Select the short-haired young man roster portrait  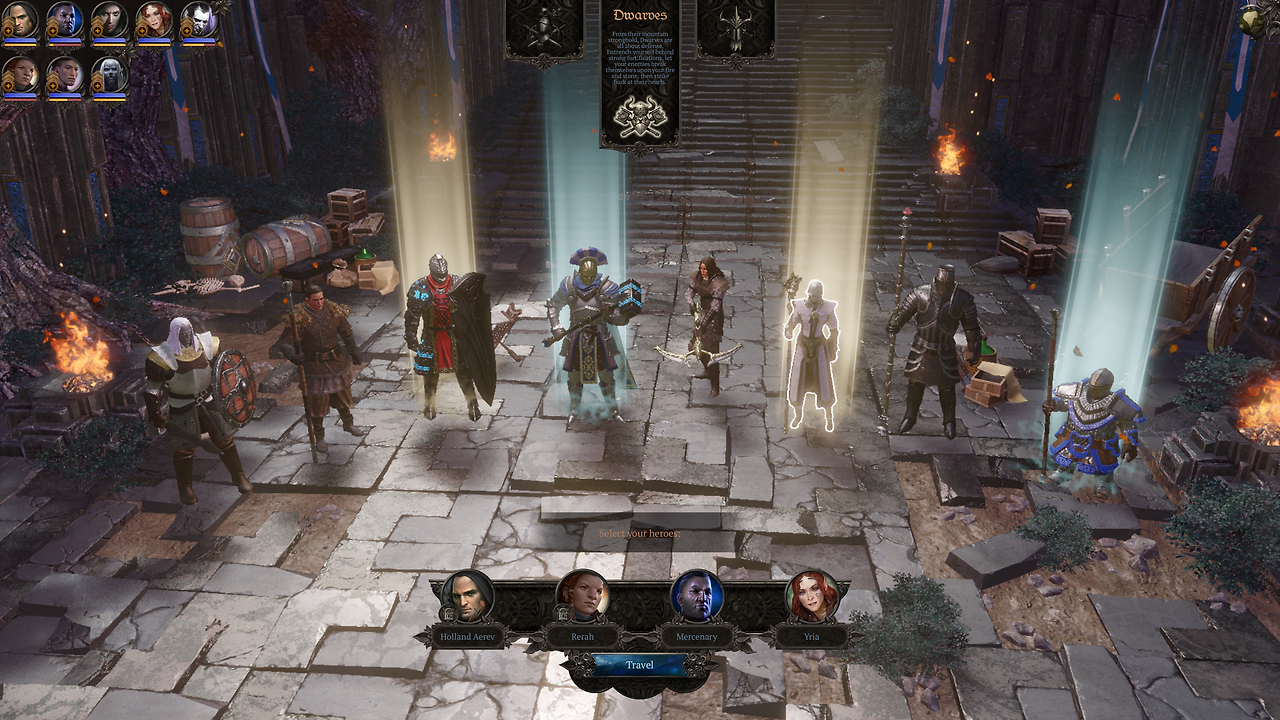(65, 75)
